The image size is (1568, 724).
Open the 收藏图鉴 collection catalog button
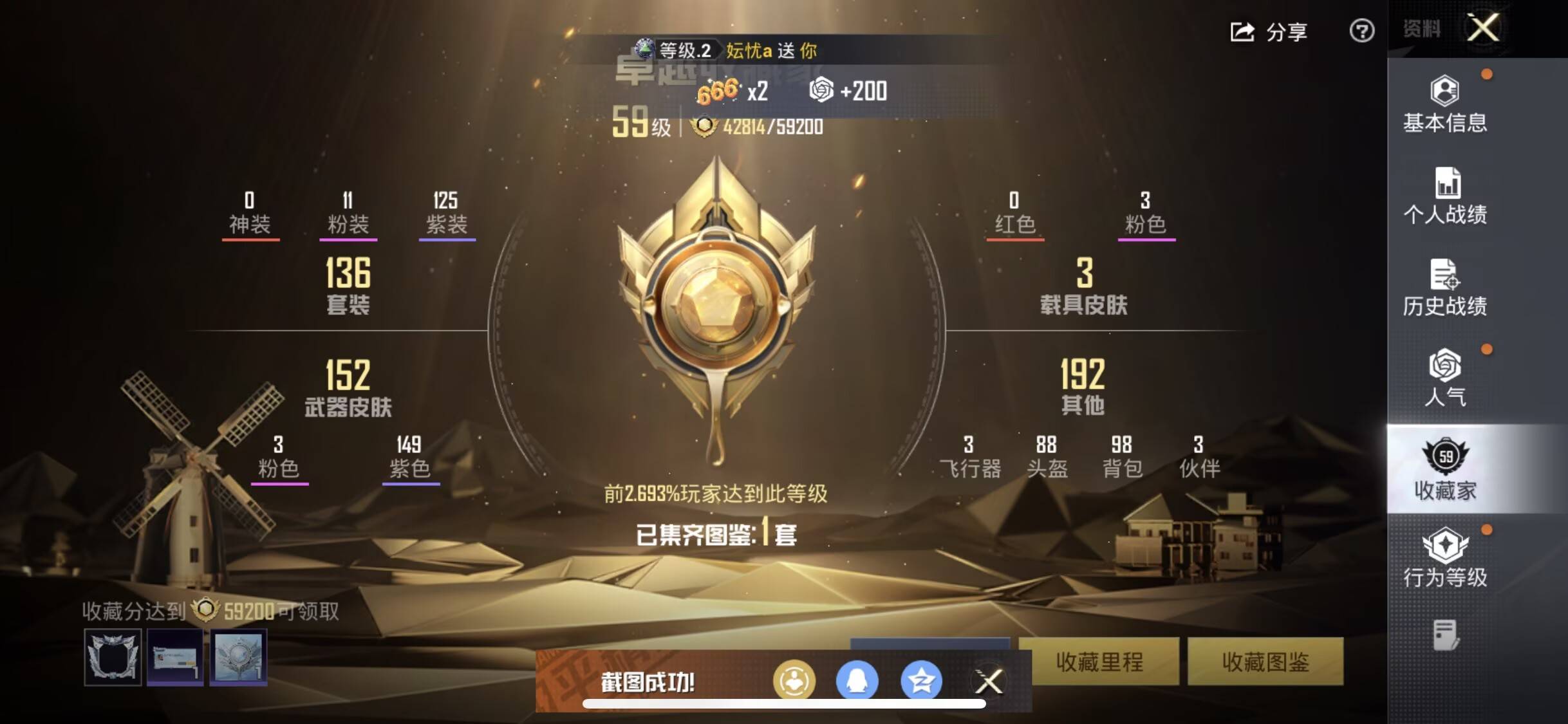(x=1265, y=663)
